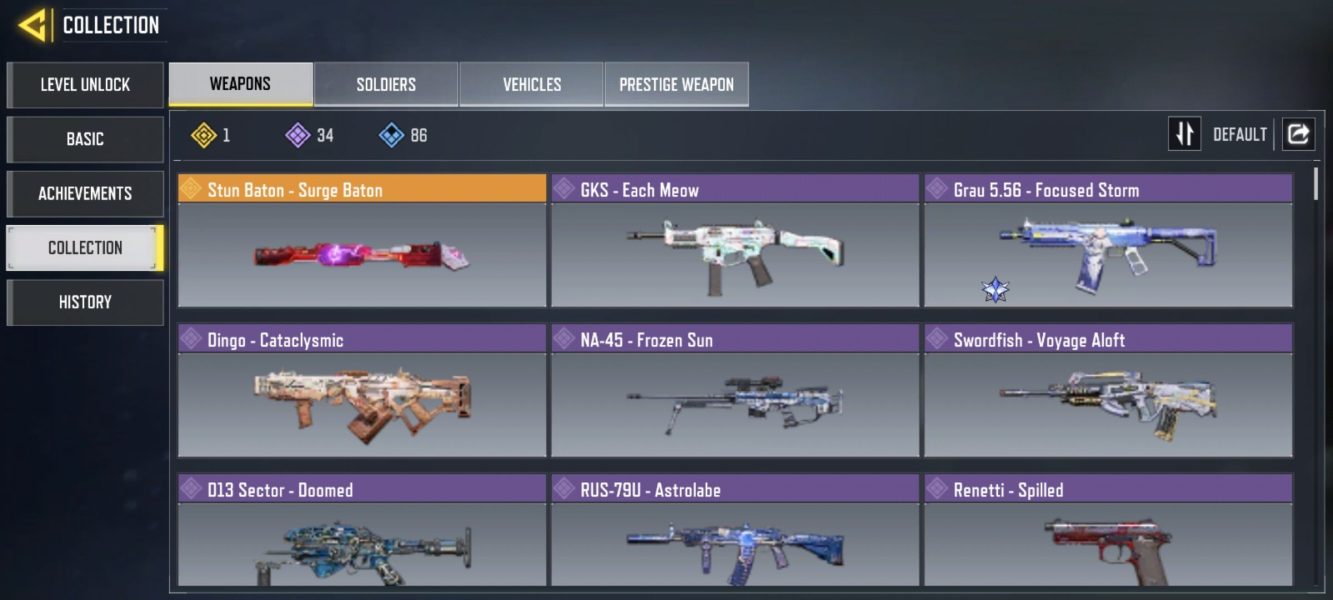Select the Basic menu entry
The height and width of the screenshot is (600, 1333).
click(85, 139)
